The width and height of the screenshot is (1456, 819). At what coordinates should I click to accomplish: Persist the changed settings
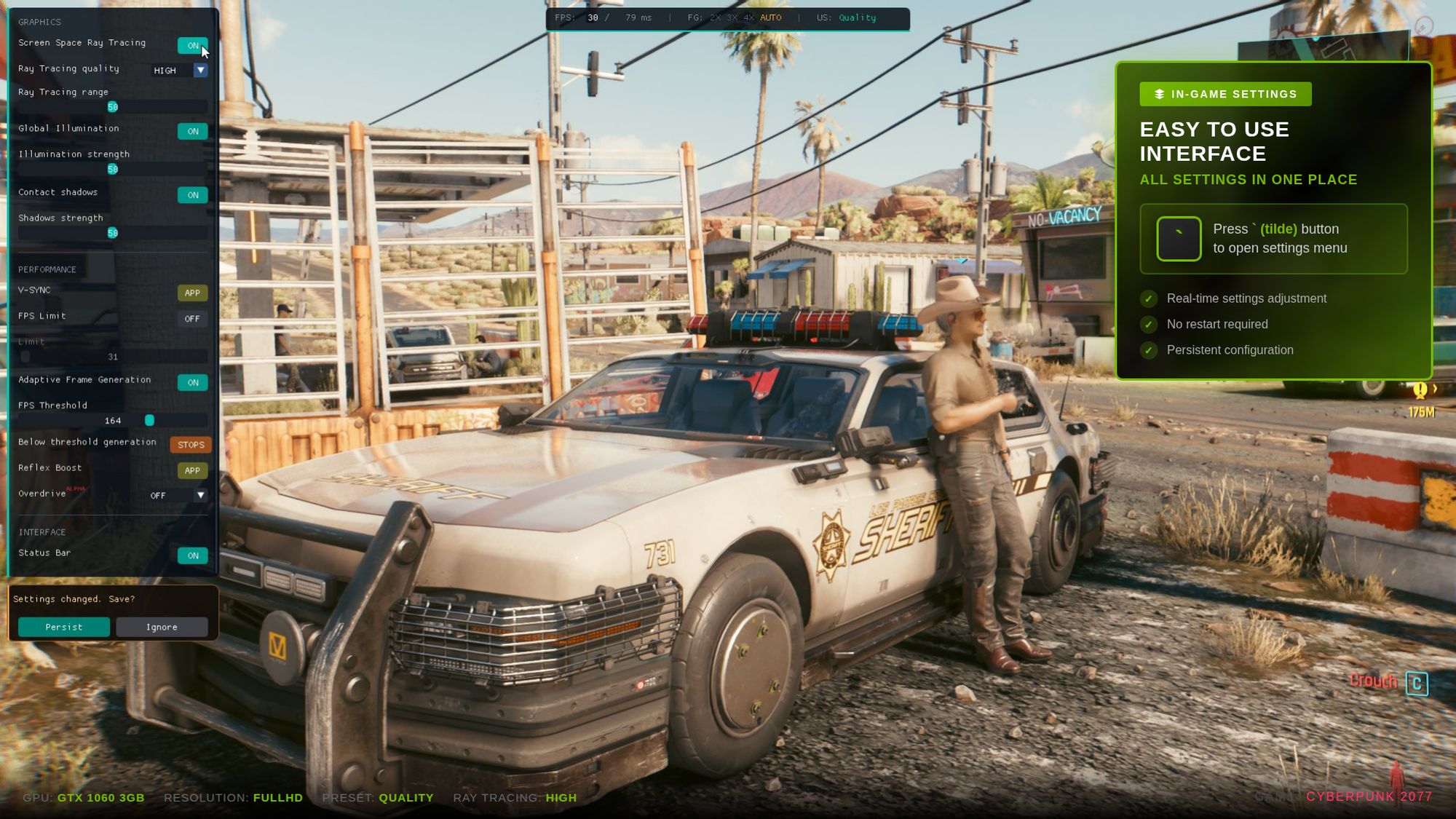64,627
